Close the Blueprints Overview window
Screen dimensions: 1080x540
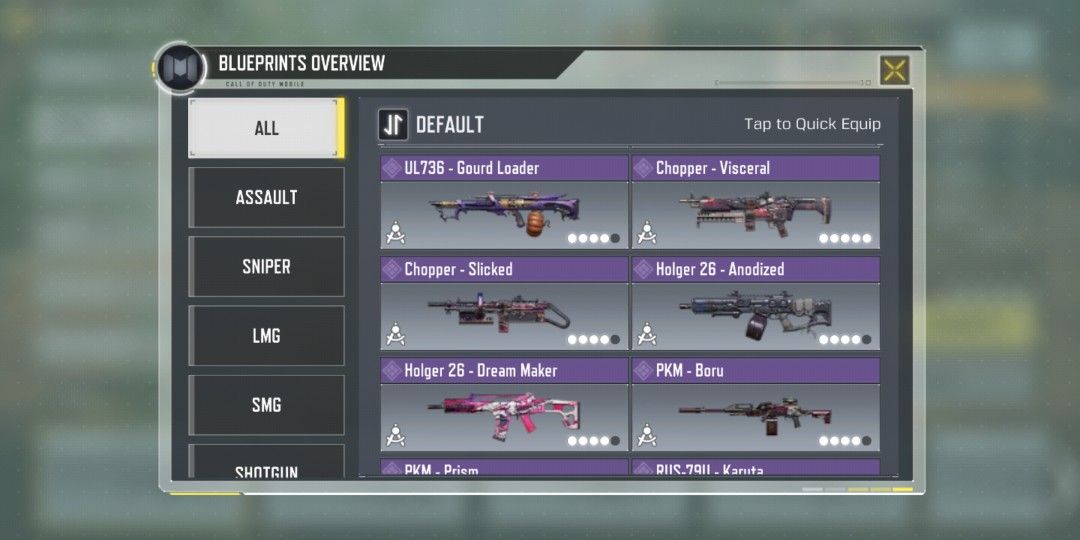[894, 70]
